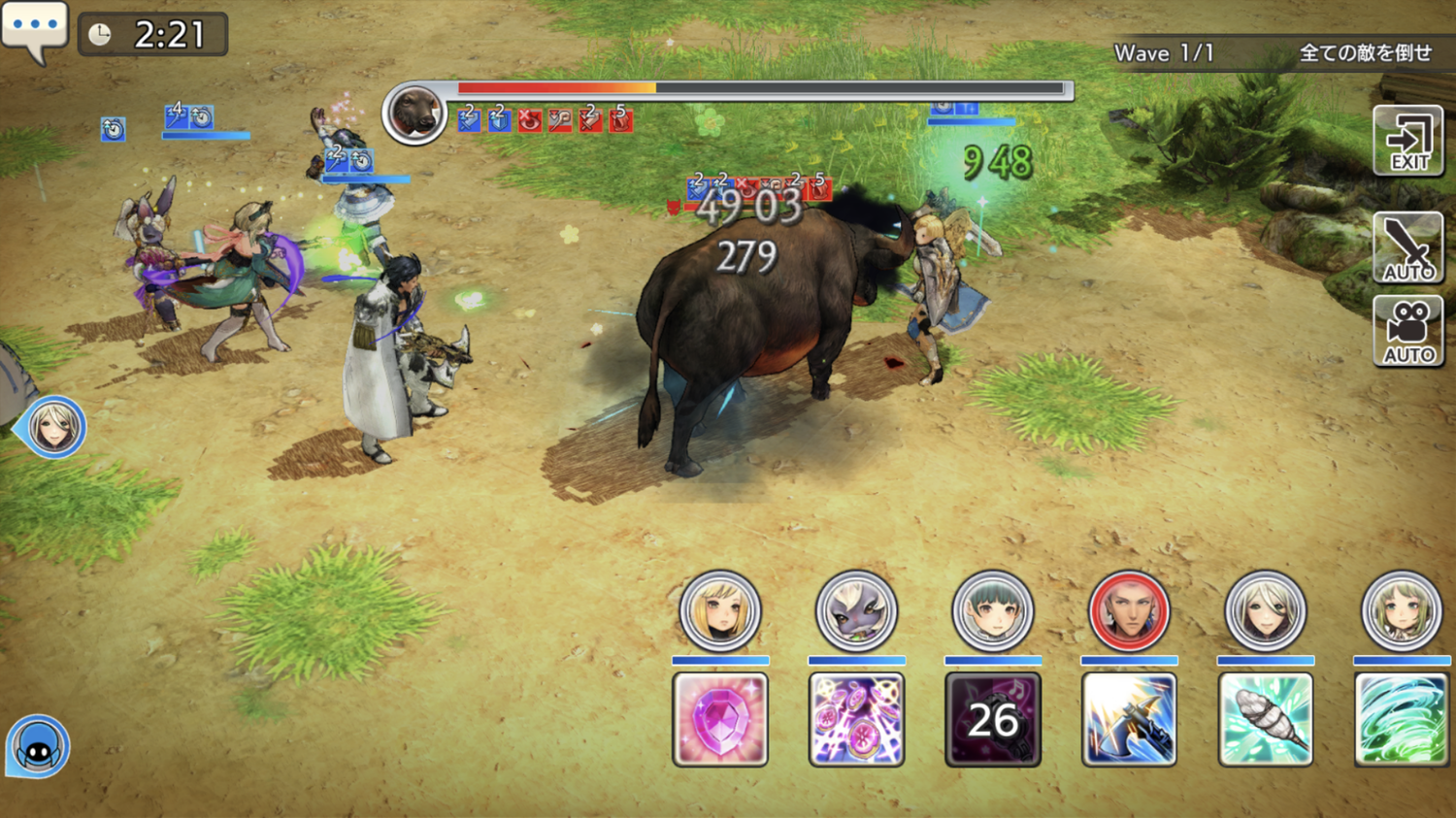Select the blonde girl party portrait
1456x818 pixels.
pyautogui.click(x=720, y=611)
